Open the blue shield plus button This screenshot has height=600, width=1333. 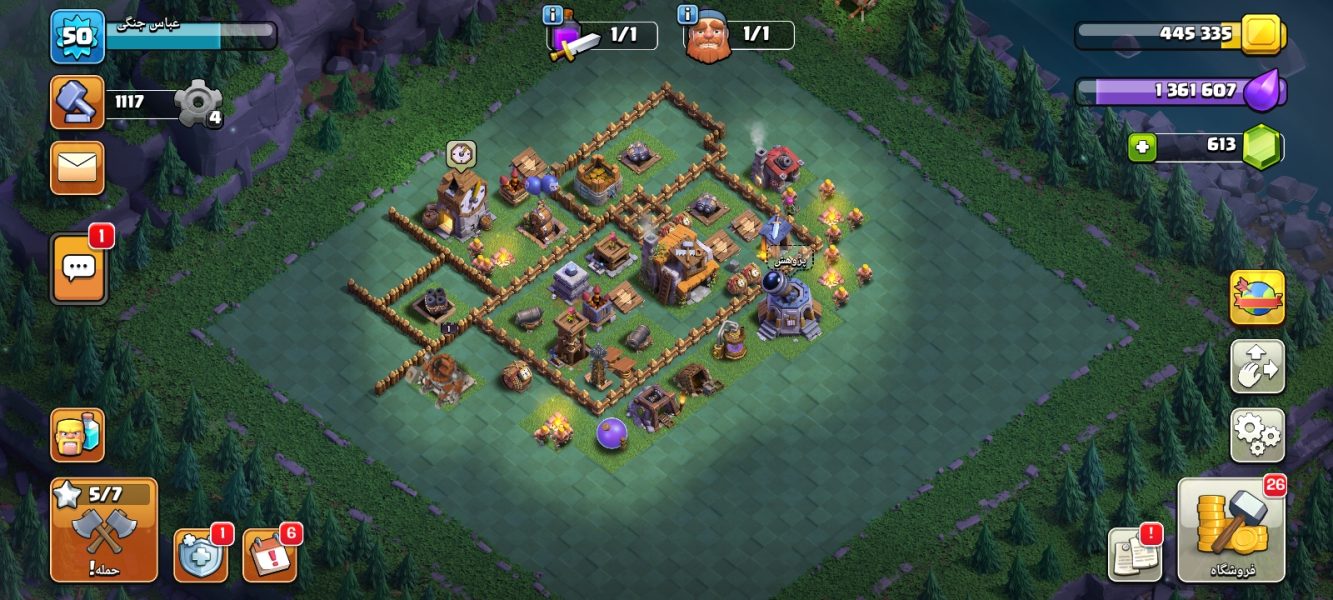[200, 554]
